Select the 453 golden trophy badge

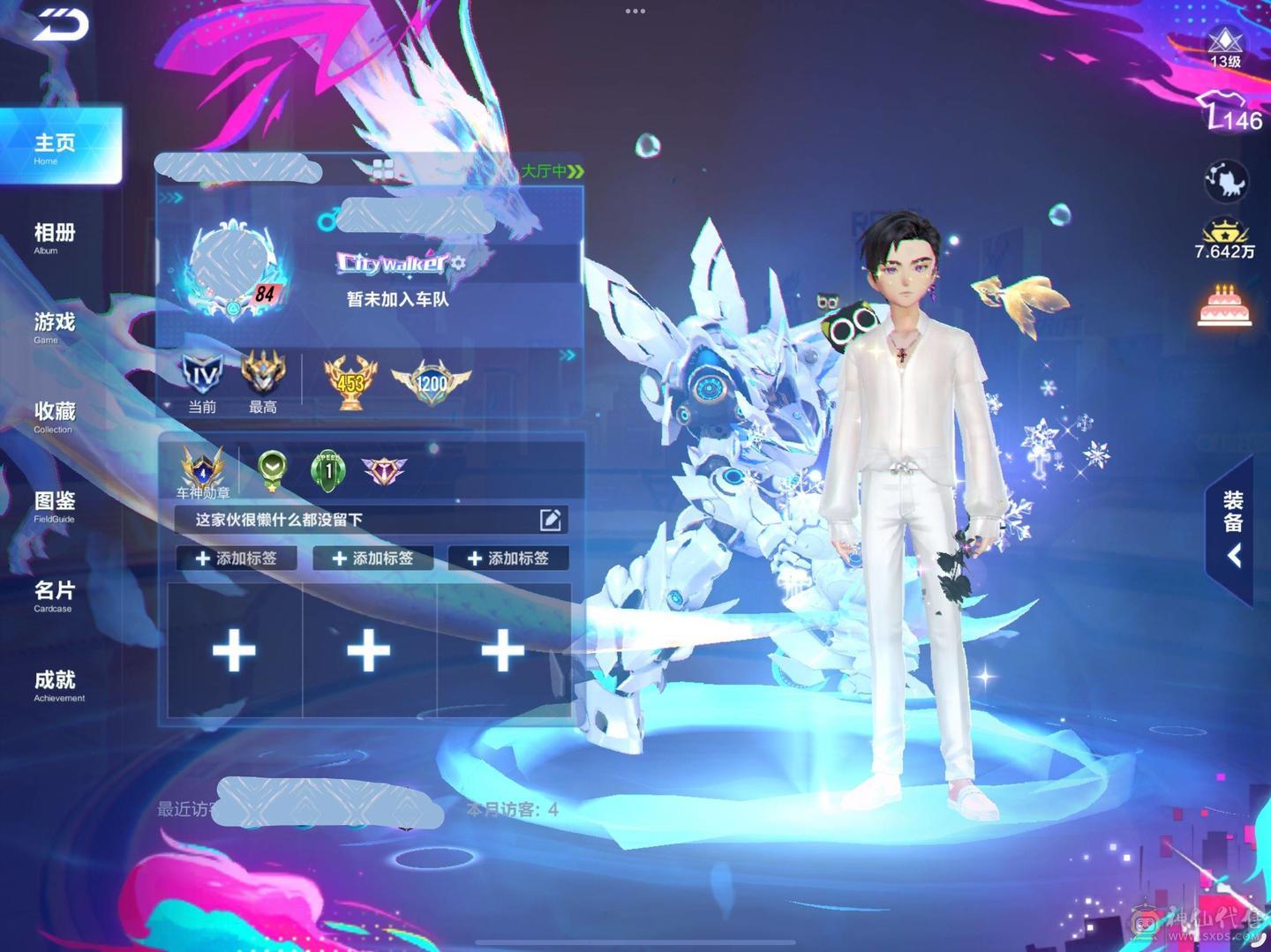(350, 382)
